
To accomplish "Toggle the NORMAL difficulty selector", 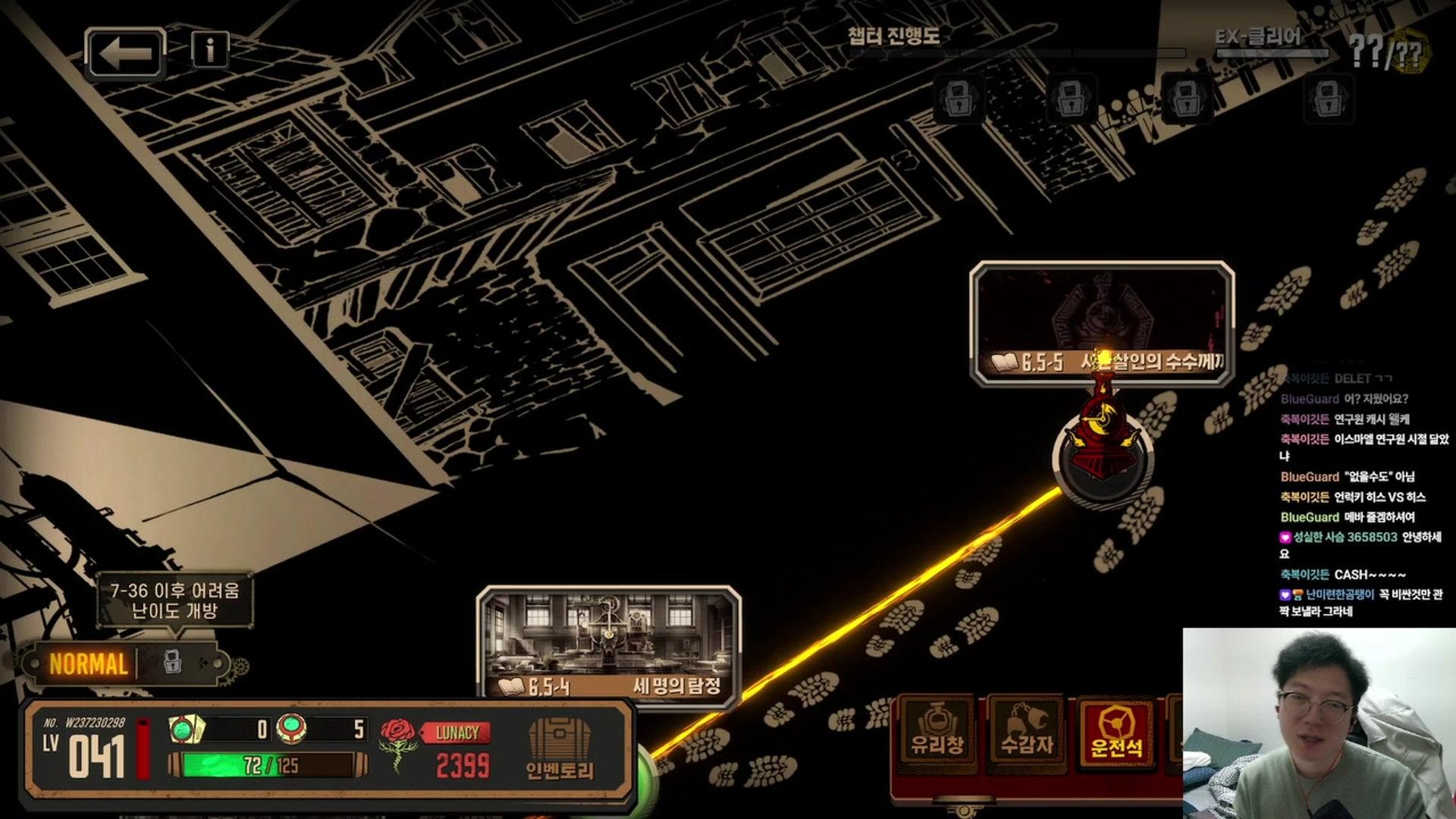I will coord(89,664).
